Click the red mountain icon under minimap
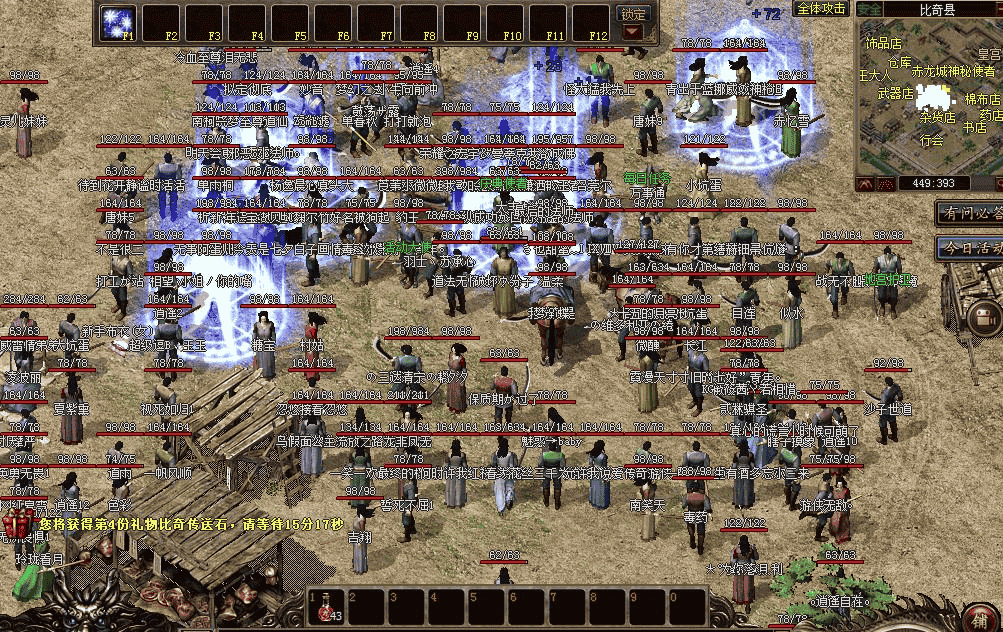 pos(866,184)
